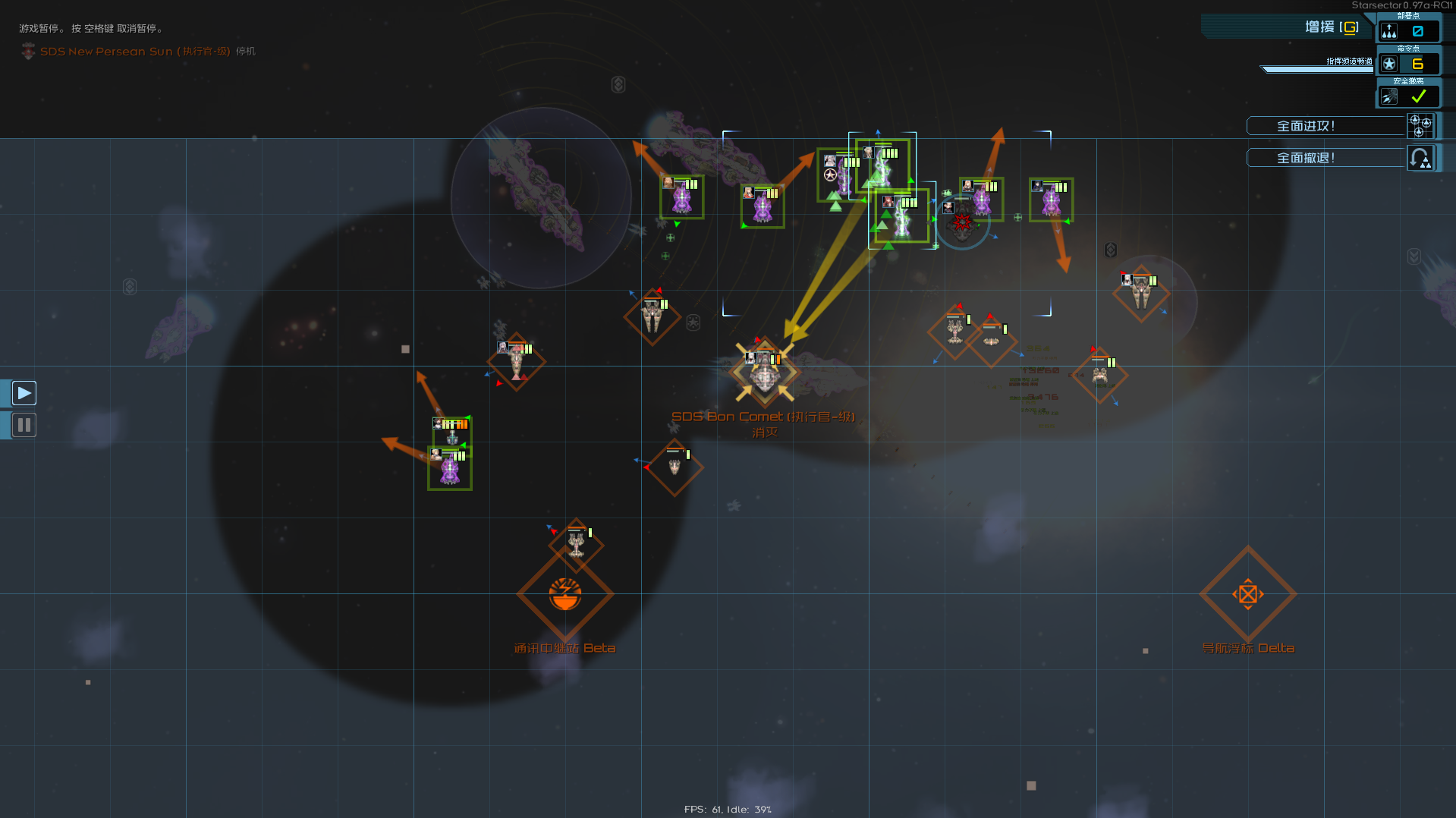Click the double-chevron off-map indicator on left edge
Viewport: 1456px width, 818px height.
tap(129, 287)
